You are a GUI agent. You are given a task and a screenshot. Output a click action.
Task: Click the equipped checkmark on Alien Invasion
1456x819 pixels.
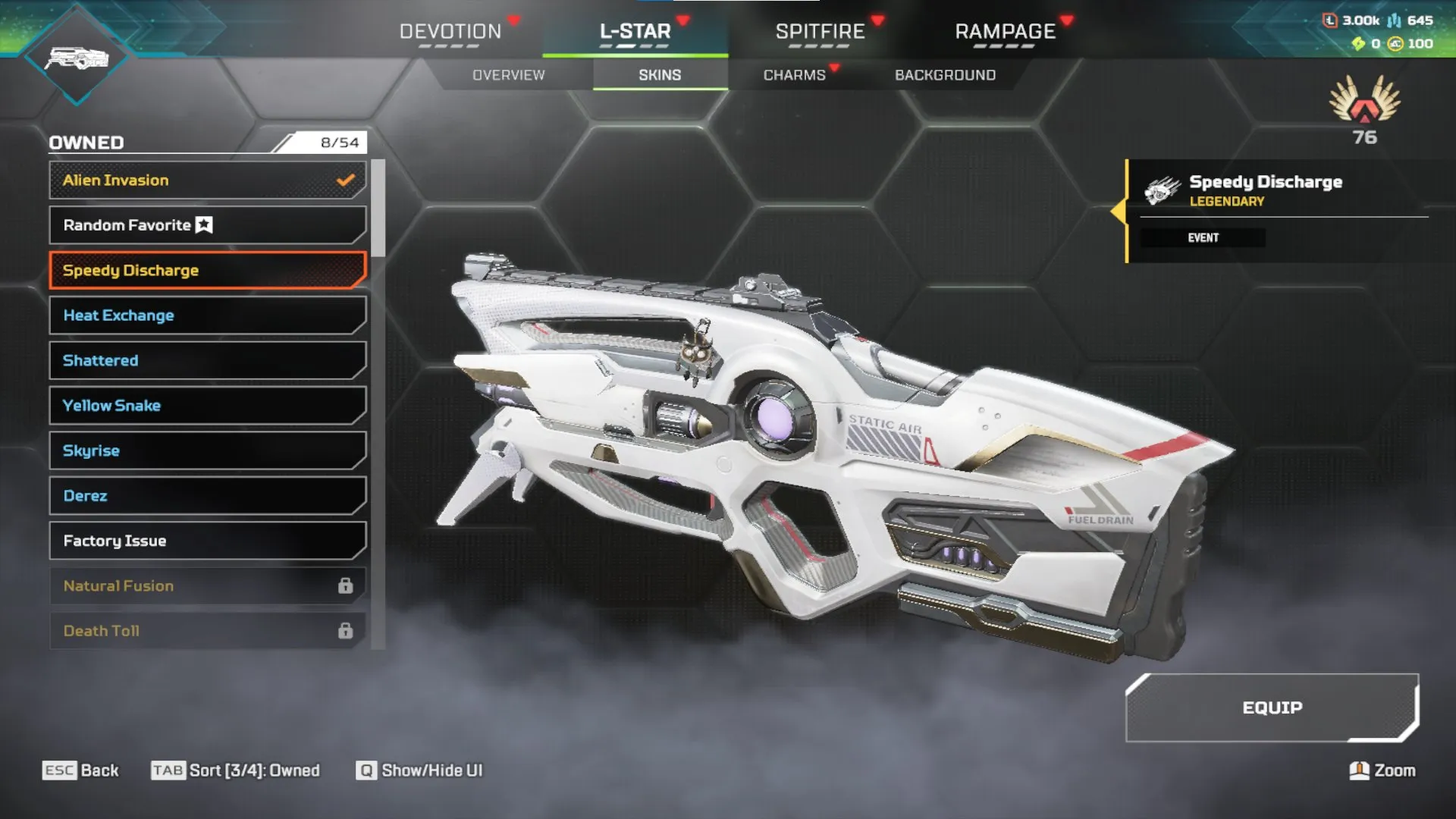345,180
